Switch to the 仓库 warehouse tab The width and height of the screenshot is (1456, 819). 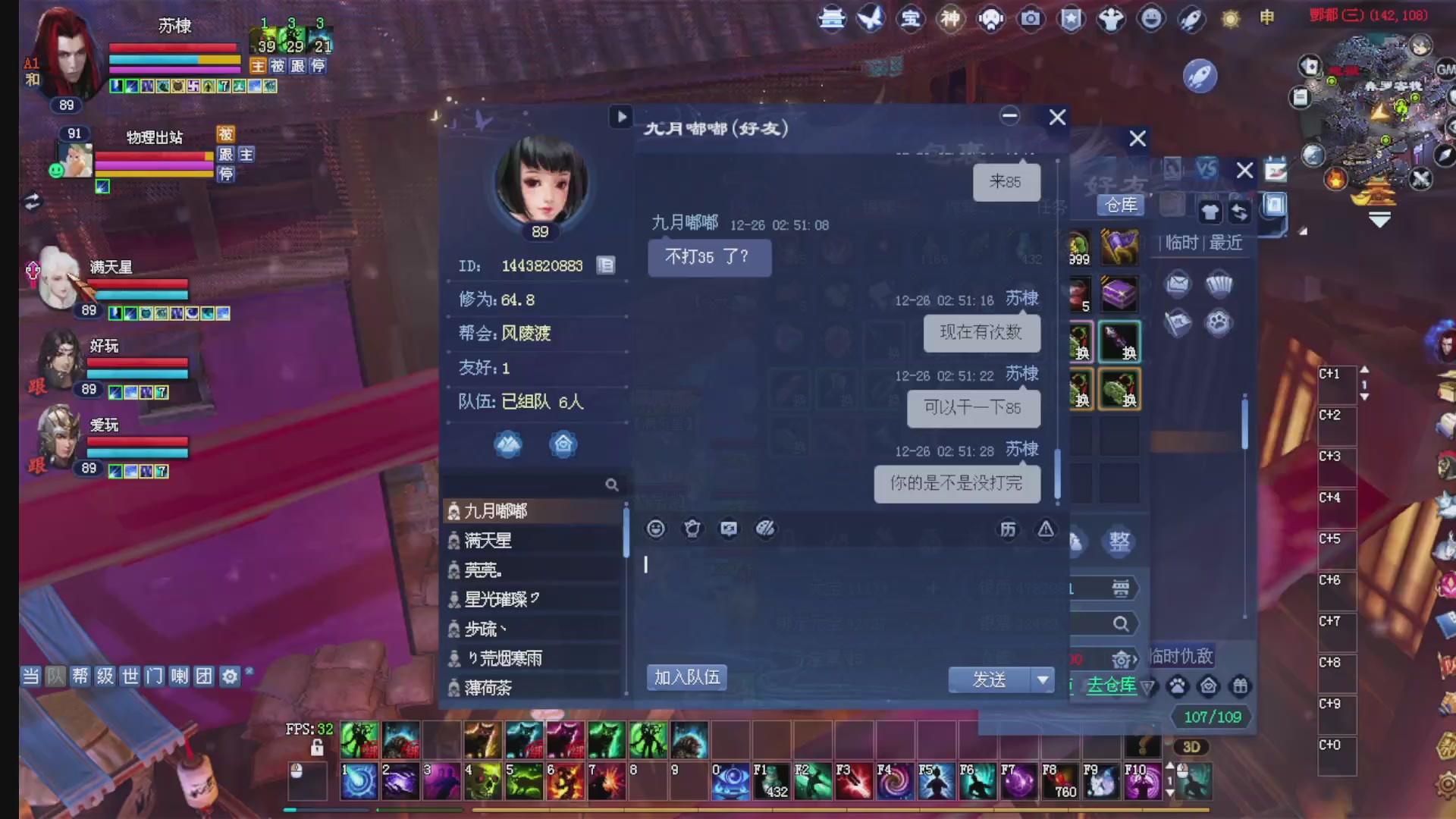tap(1120, 205)
